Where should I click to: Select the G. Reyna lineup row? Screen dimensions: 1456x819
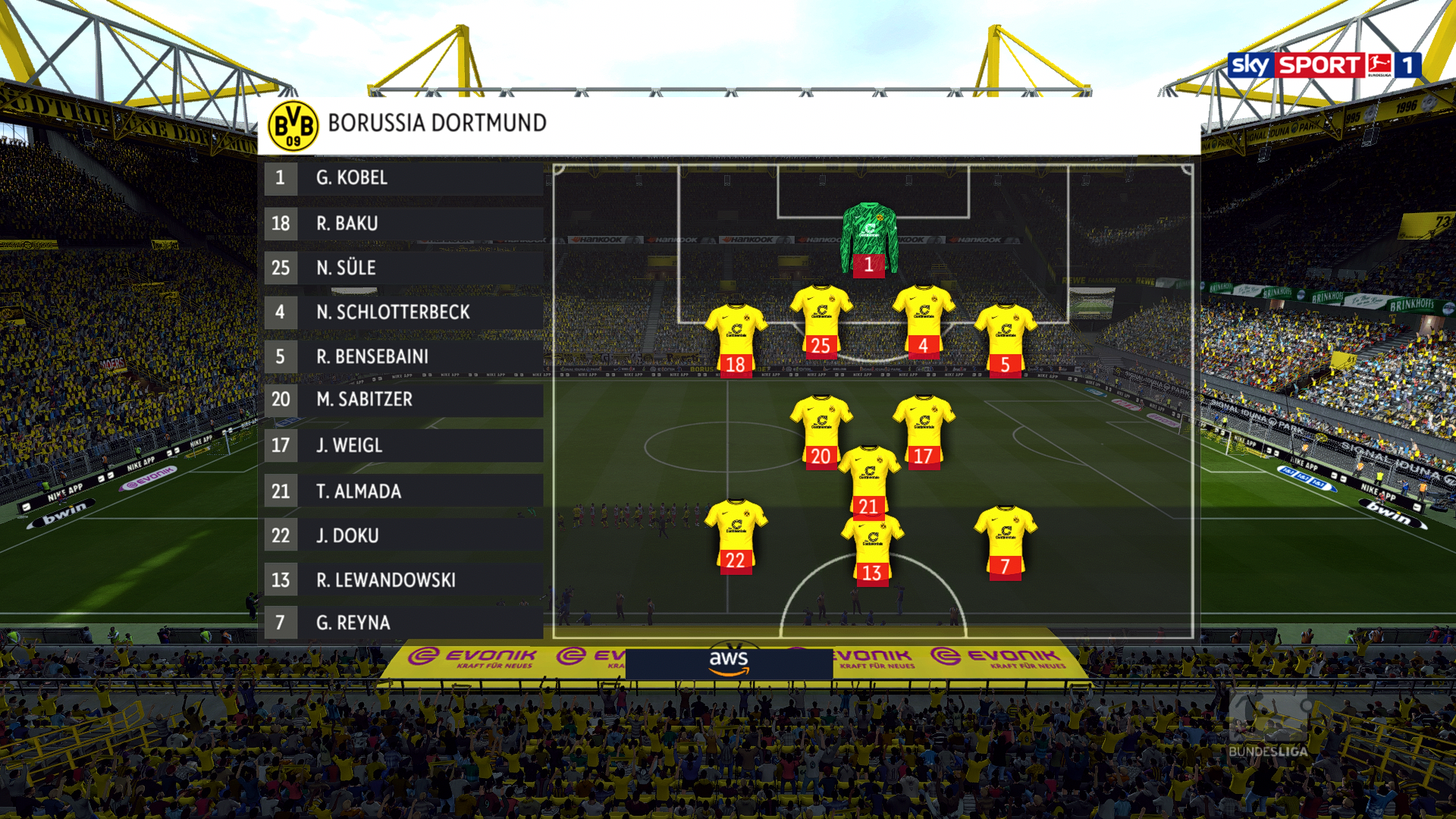(x=403, y=623)
